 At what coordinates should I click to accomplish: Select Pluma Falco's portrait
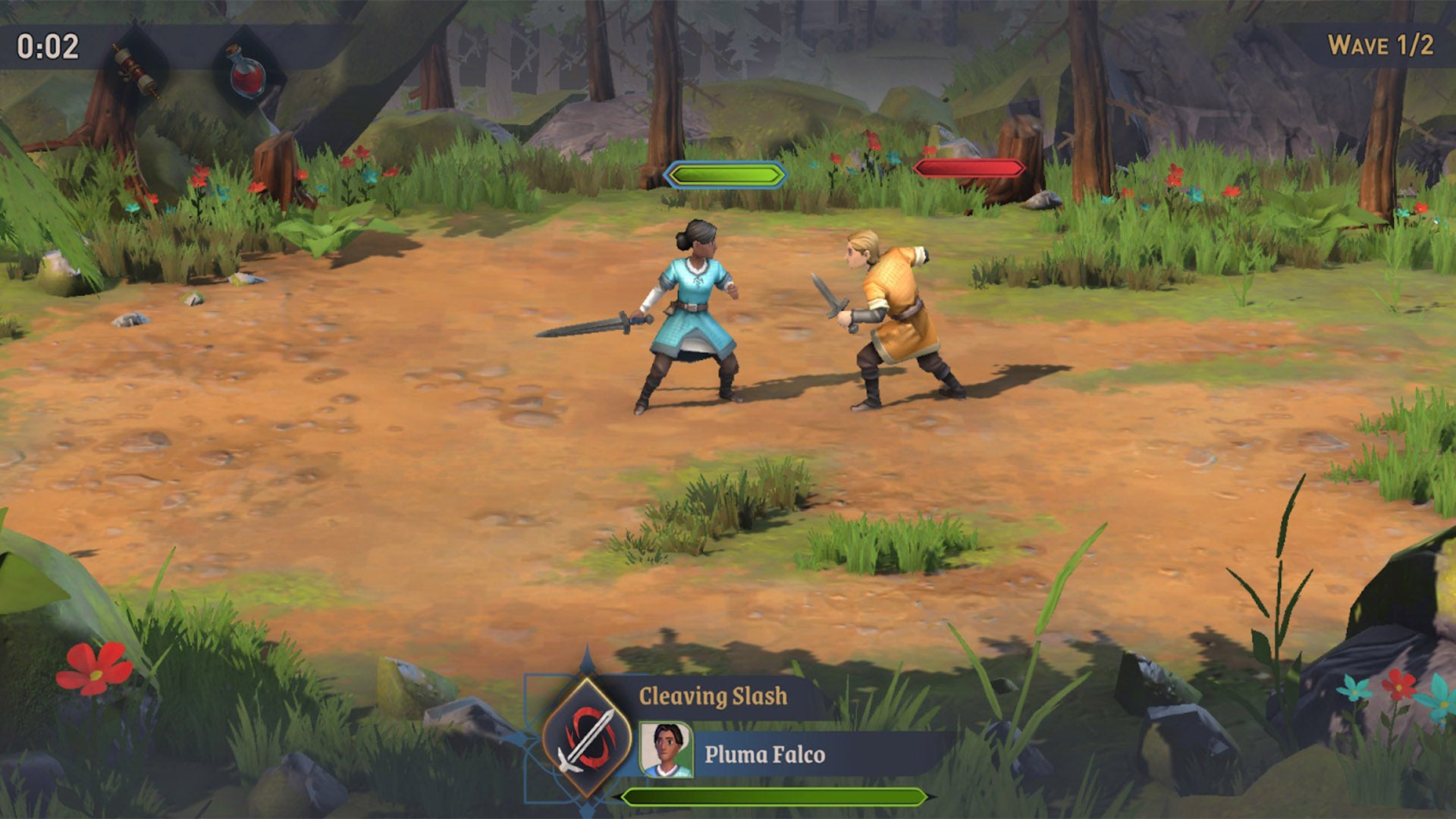pos(666,750)
